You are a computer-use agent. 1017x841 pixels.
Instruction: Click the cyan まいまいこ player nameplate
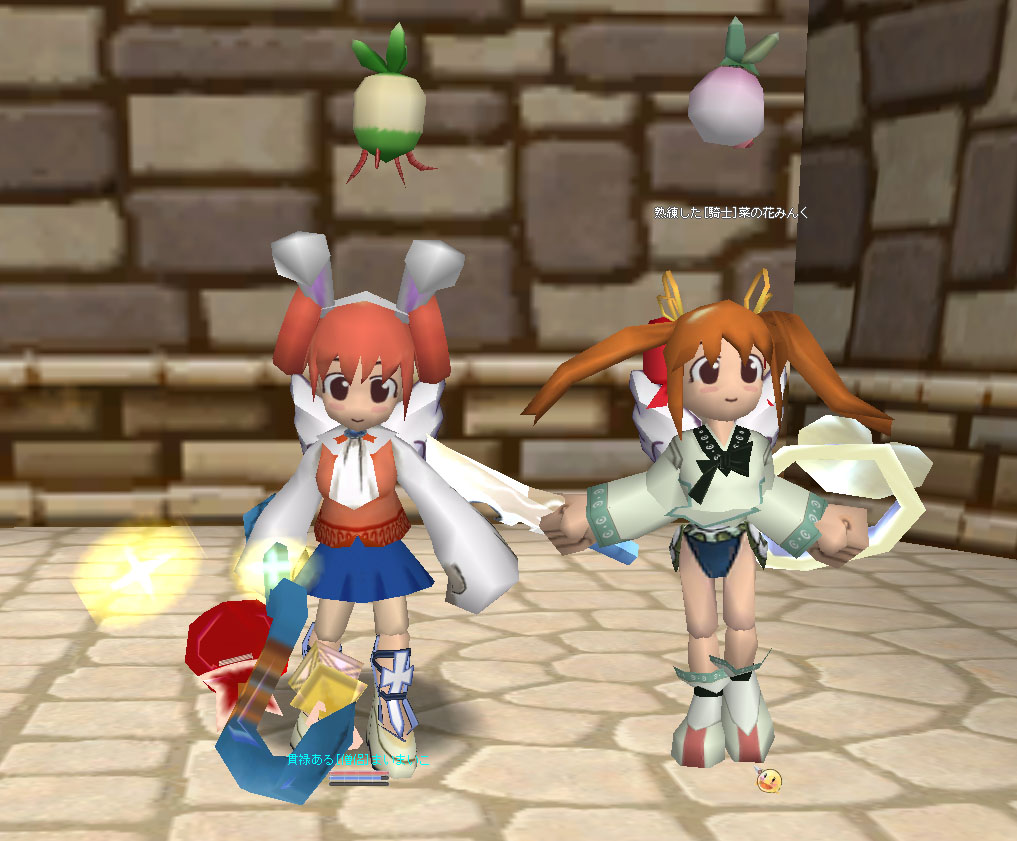click(358, 760)
